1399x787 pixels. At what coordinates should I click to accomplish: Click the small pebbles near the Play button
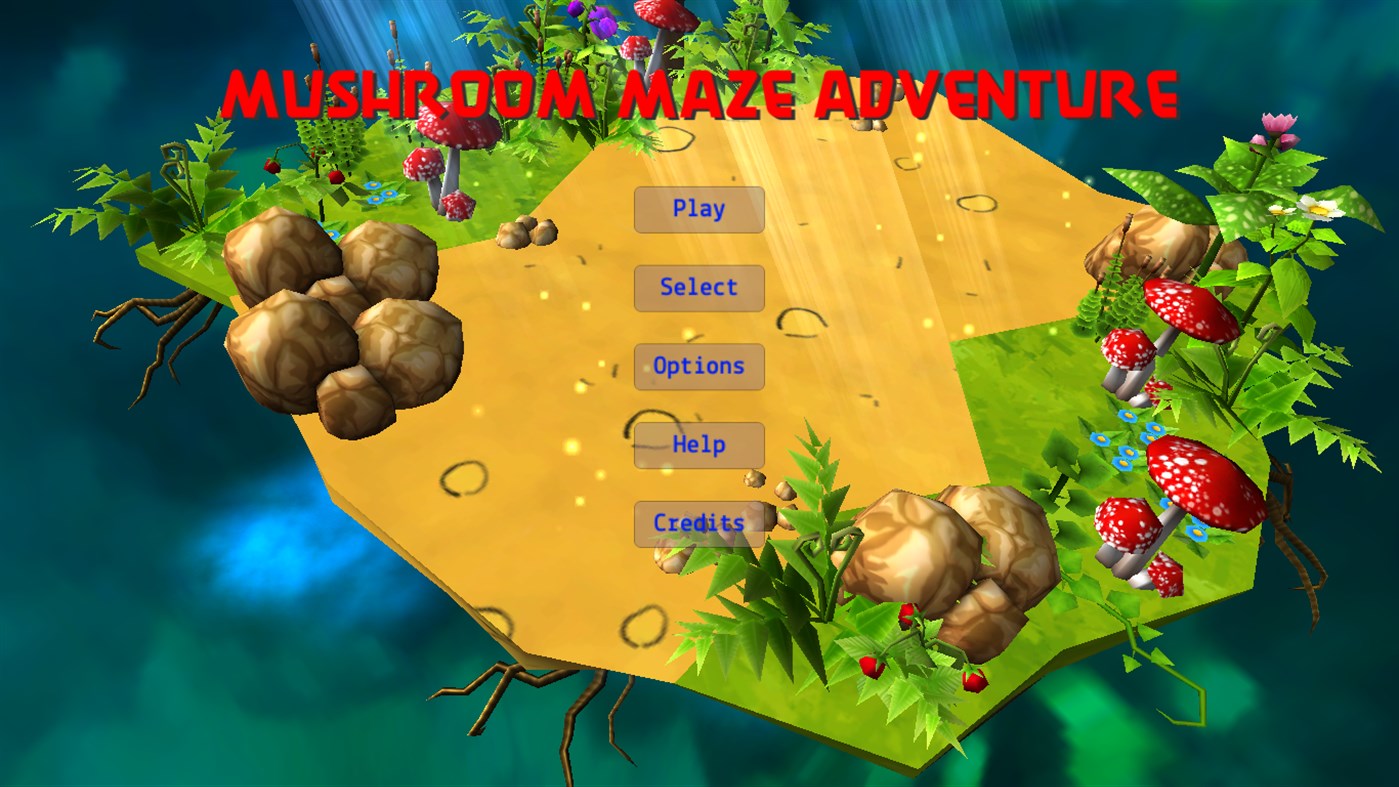coord(525,233)
